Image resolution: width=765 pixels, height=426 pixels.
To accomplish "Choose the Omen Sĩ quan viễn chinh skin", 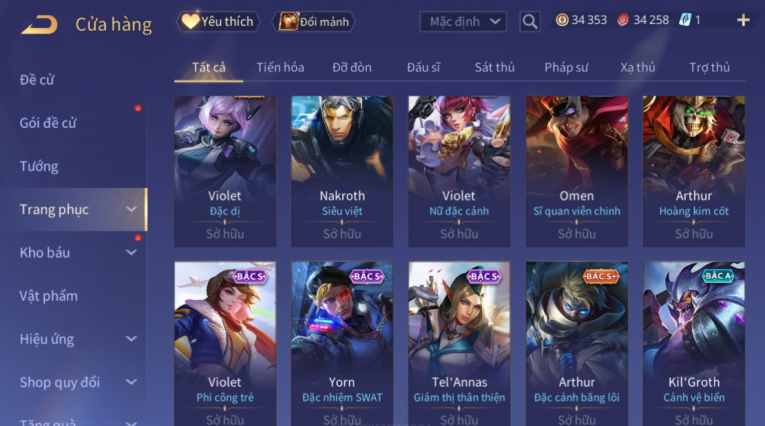I will tap(576, 170).
